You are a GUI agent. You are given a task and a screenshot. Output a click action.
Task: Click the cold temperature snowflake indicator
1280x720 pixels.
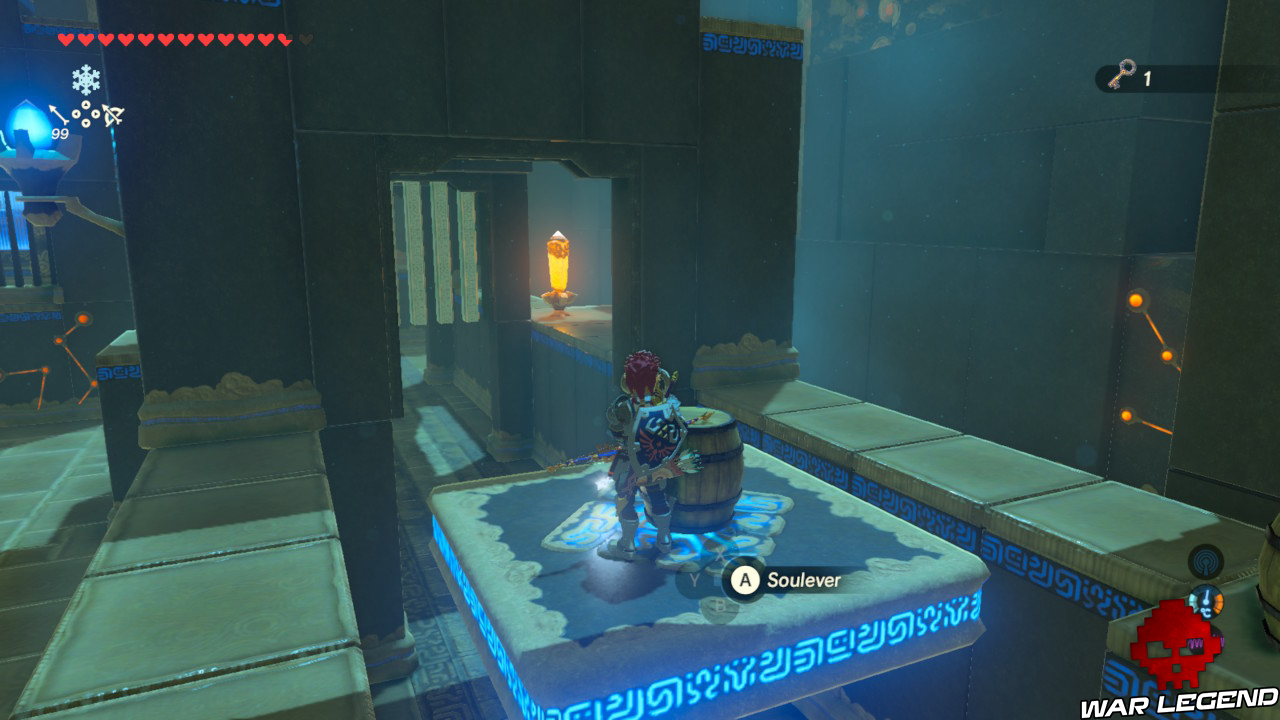pyautogui.click(x=86, y=79)
